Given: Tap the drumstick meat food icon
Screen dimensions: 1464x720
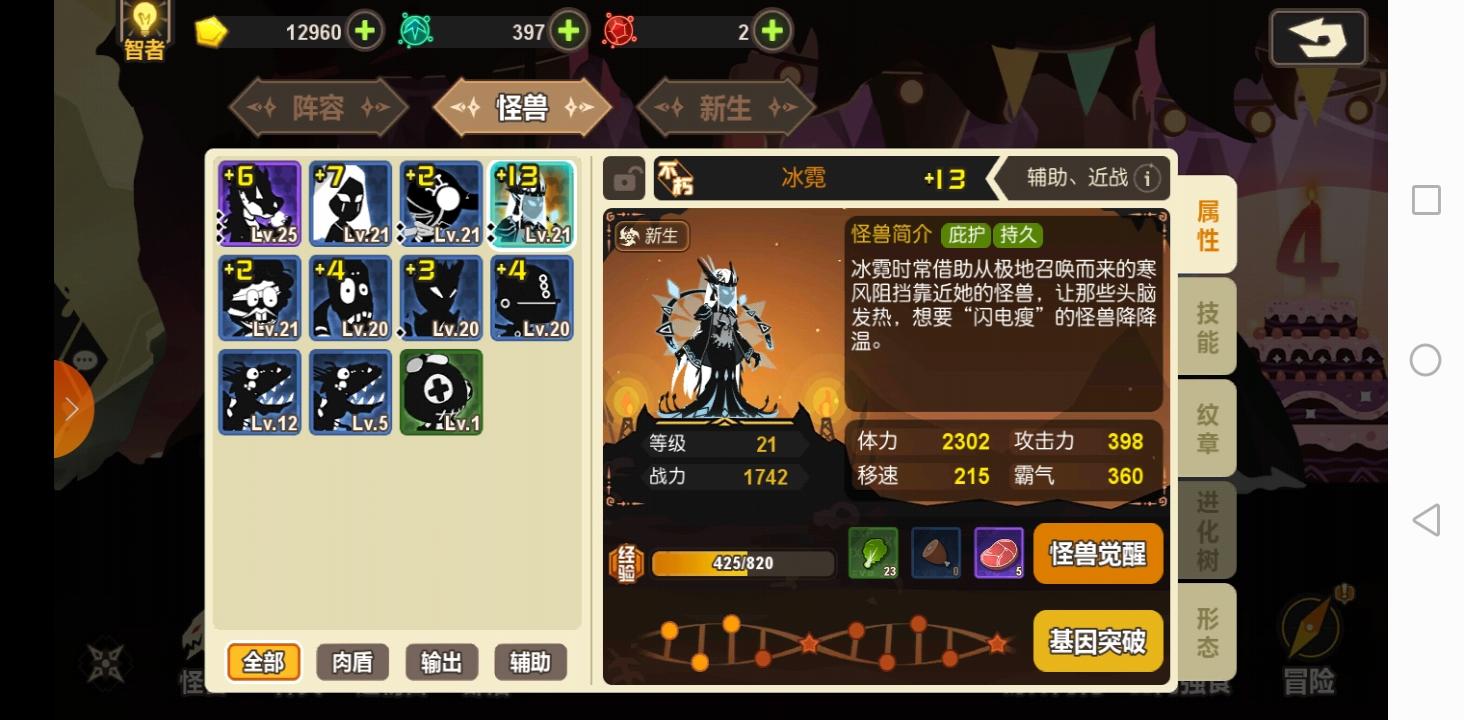Looking at the screenshot, I should click(936, 553).
